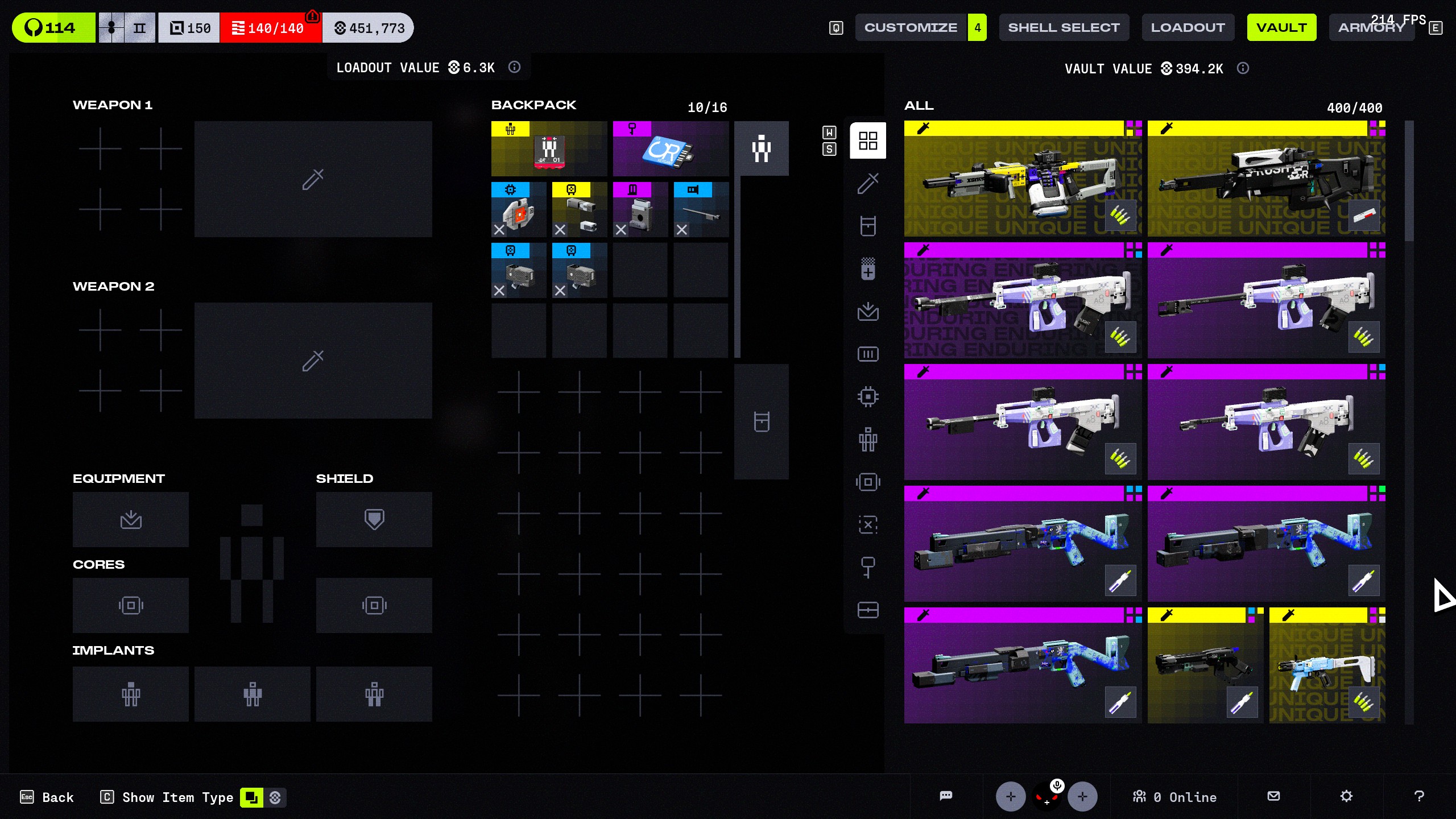Choose the all-items grid vault filter
This screenshot has width=1456, height=819.
(868, 140)
